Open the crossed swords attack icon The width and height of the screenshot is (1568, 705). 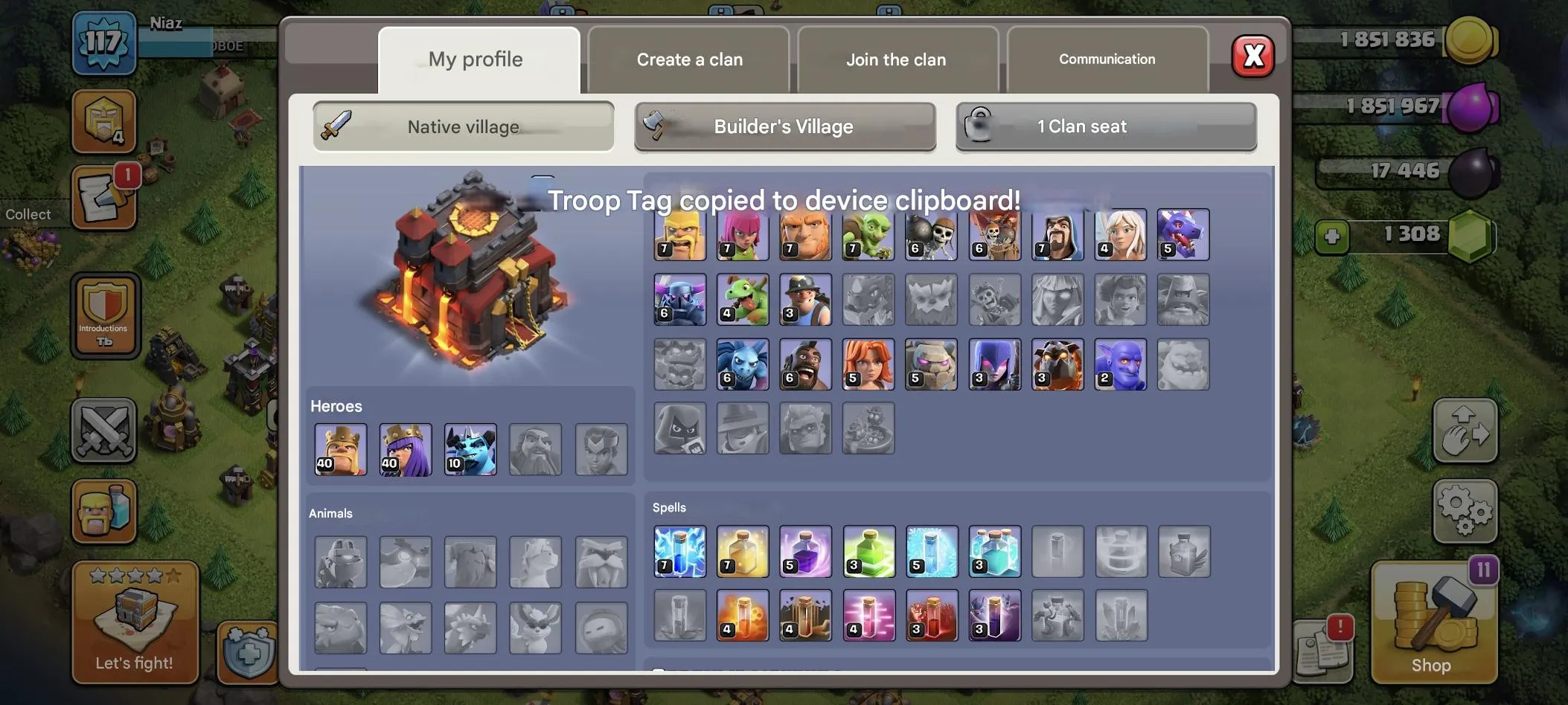(x=105, y=430)
